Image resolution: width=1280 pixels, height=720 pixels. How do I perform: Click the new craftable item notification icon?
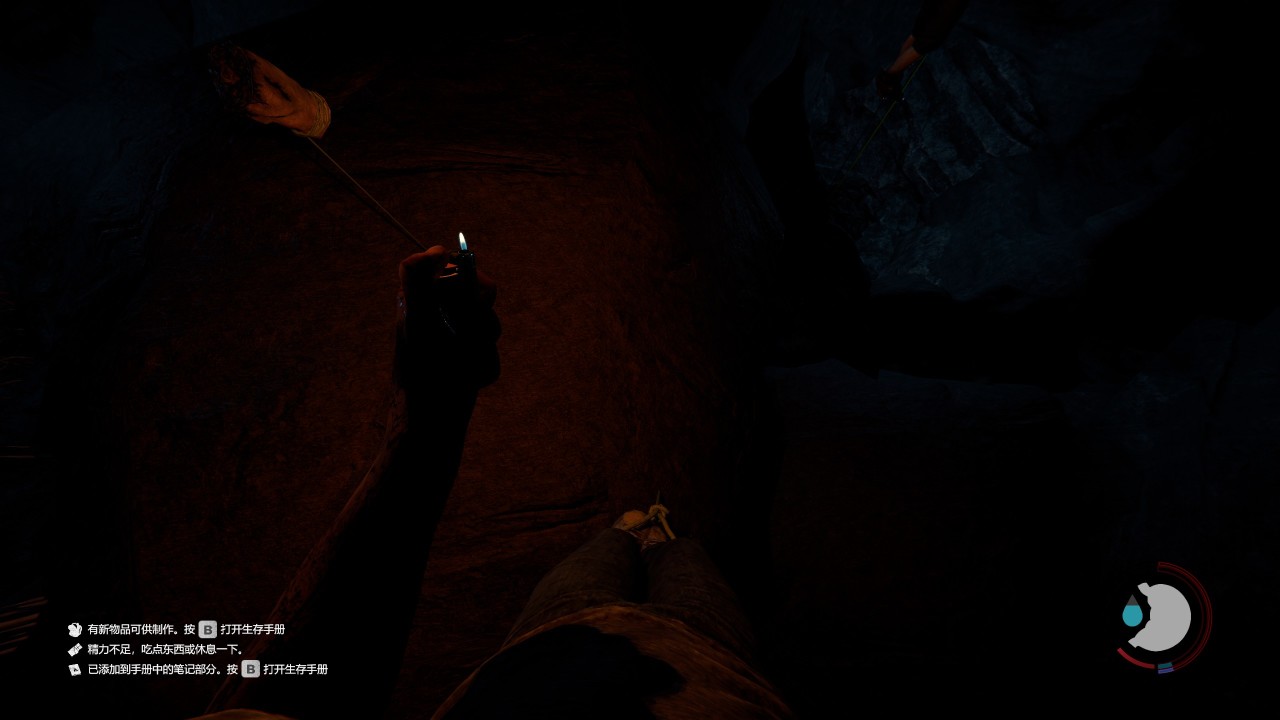pos(74,630)
